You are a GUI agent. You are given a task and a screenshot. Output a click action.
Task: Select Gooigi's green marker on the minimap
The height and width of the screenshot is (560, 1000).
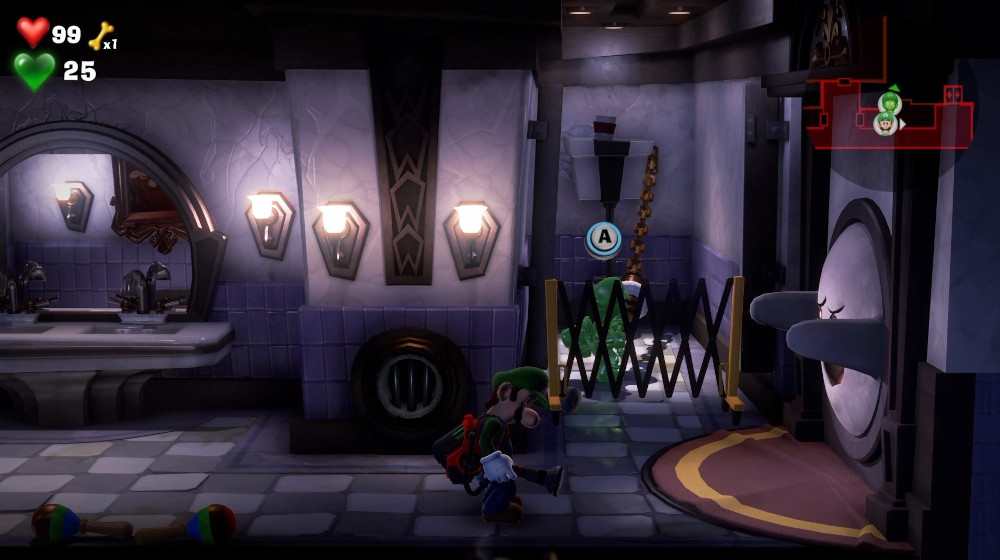890,101
